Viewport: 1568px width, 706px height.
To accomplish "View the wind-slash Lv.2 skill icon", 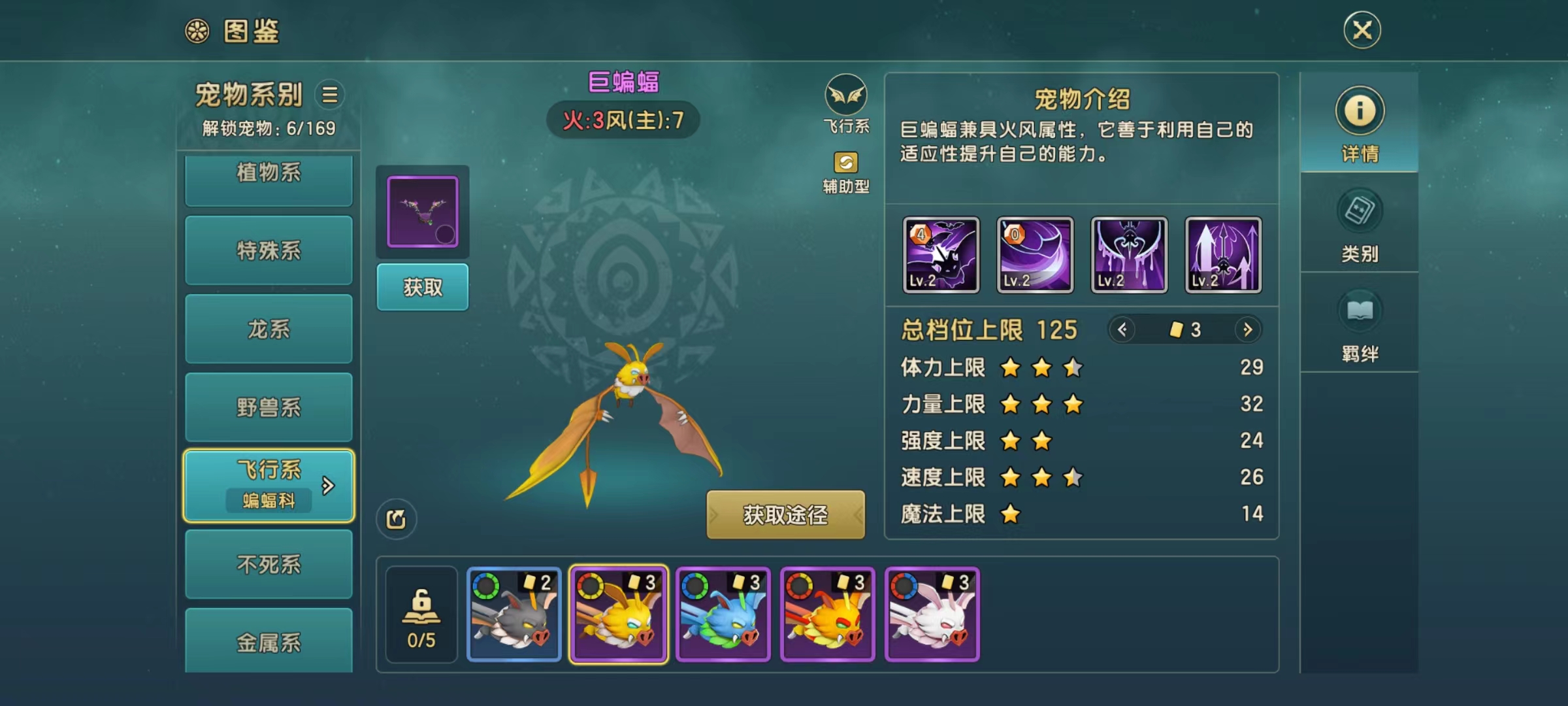I will 1035,256.
